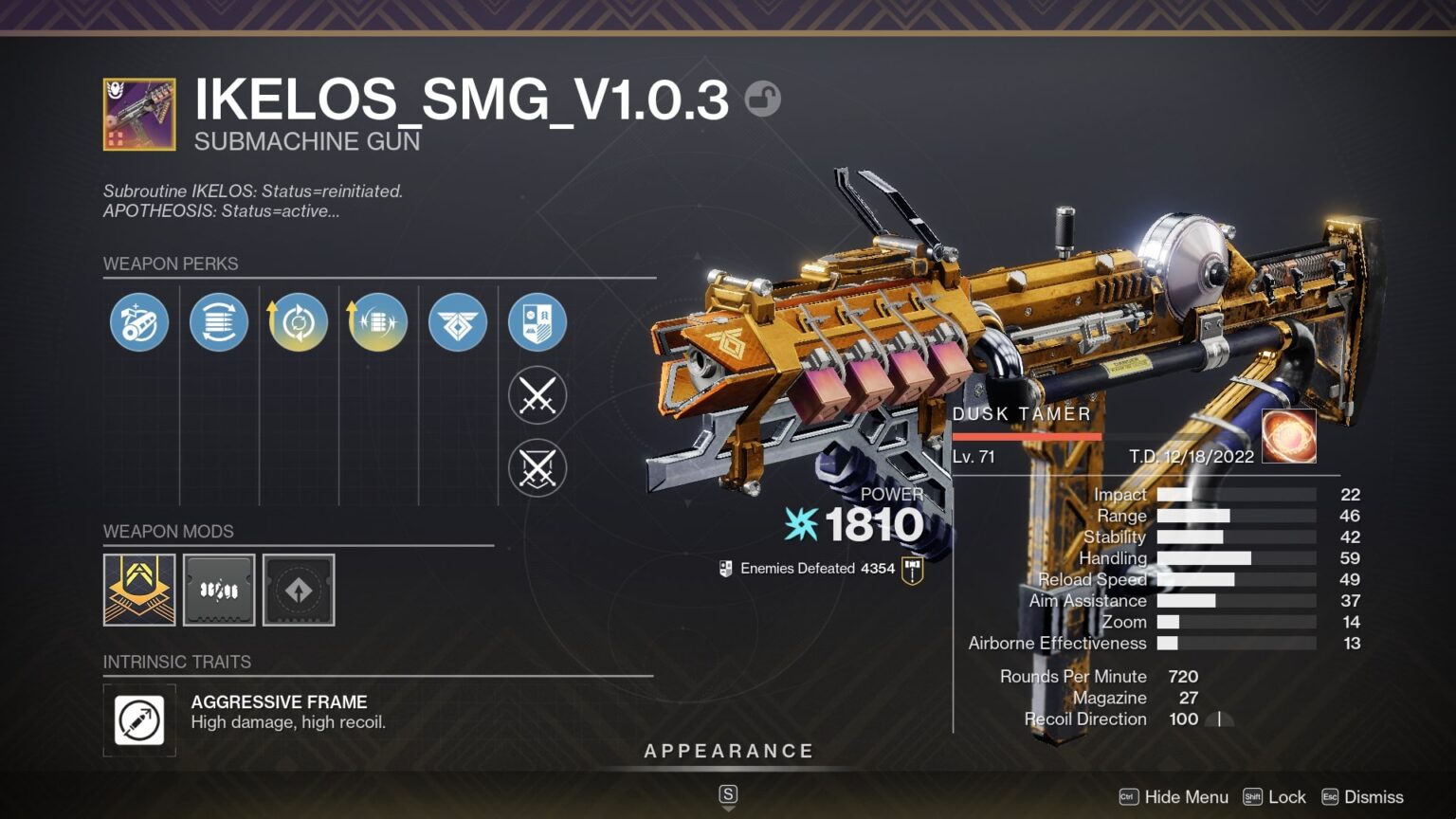1456x819 pixels.
Task: Select the barrel perk on the IKELOS SMG
Action: coord(138,322)
